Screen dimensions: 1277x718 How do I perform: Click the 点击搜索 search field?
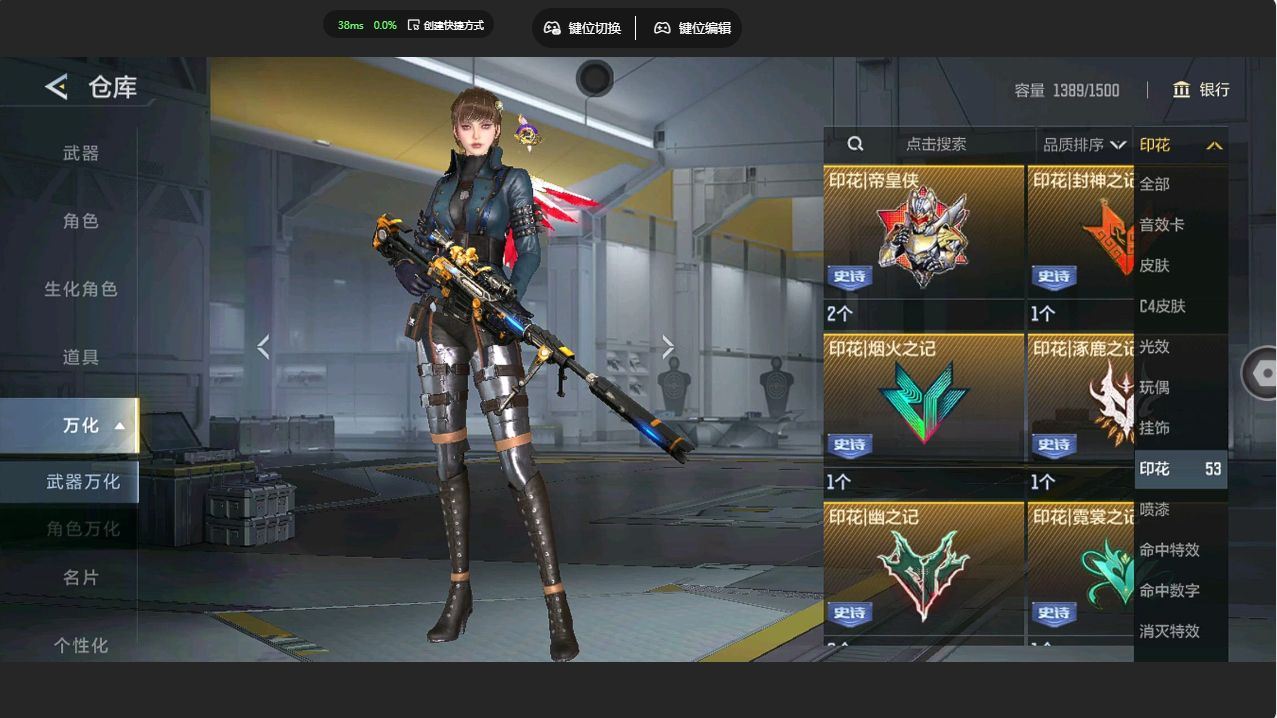pyautogui.click(x=935, y=144)
